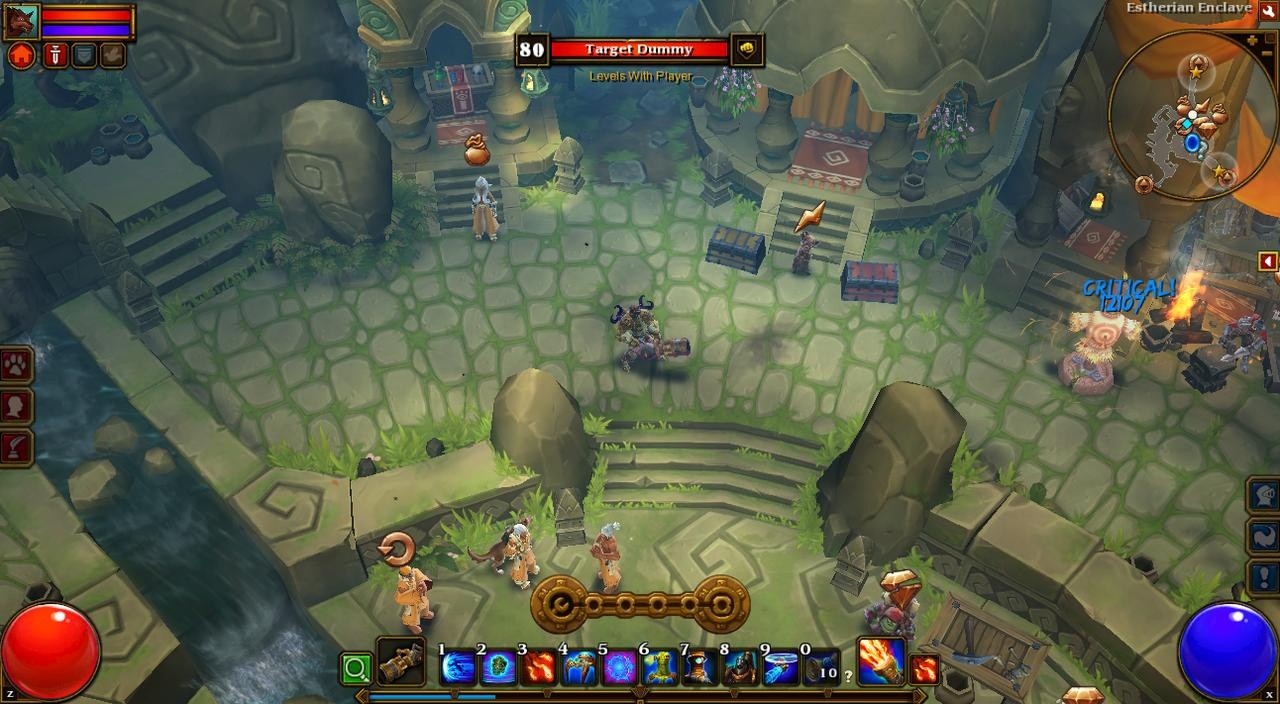Send pet to town with house icon
This screenshot has width=1280, height=704.
click(21, 55)
